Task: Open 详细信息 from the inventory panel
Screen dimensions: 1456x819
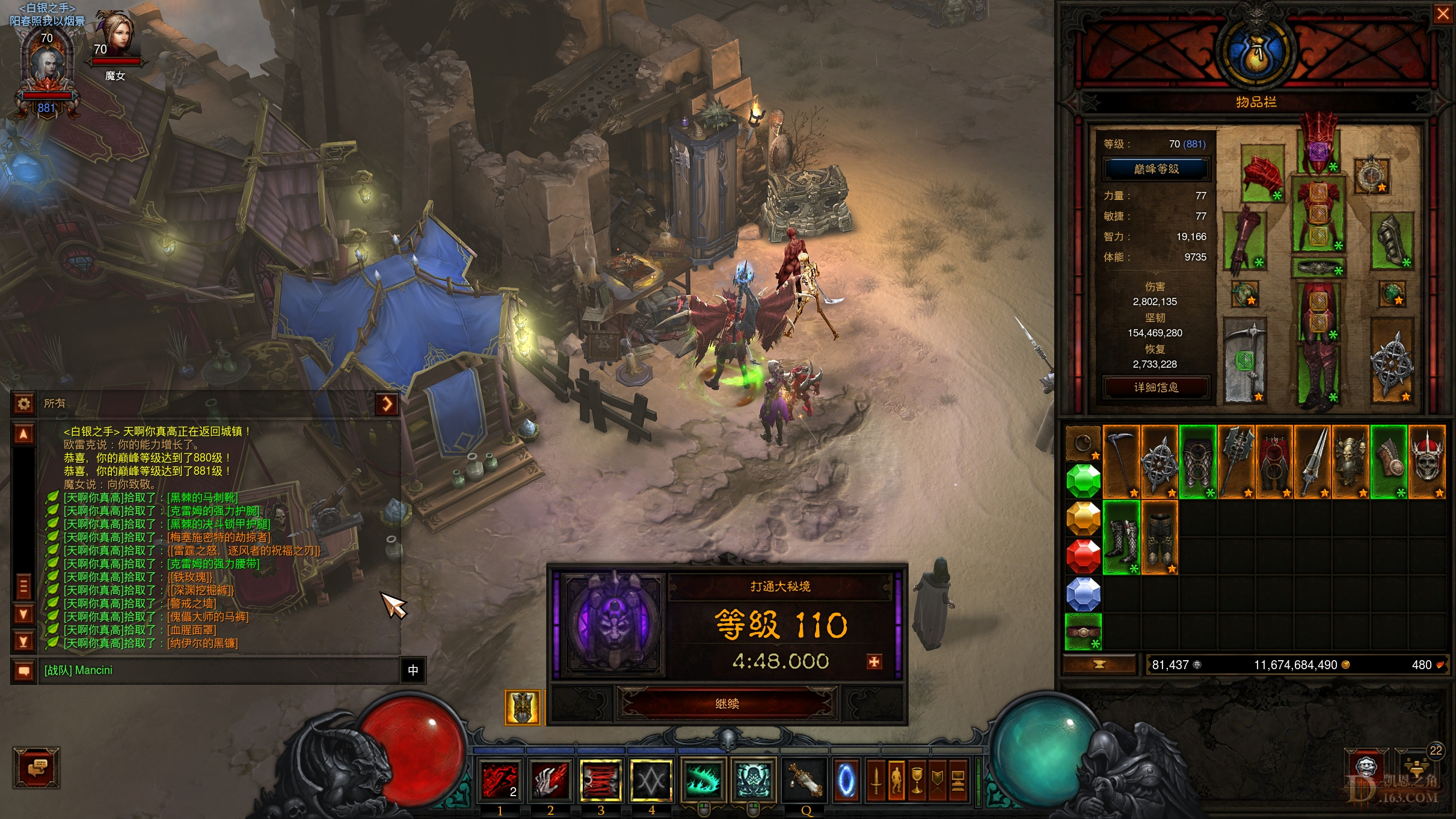Action: coord(1155,388)
